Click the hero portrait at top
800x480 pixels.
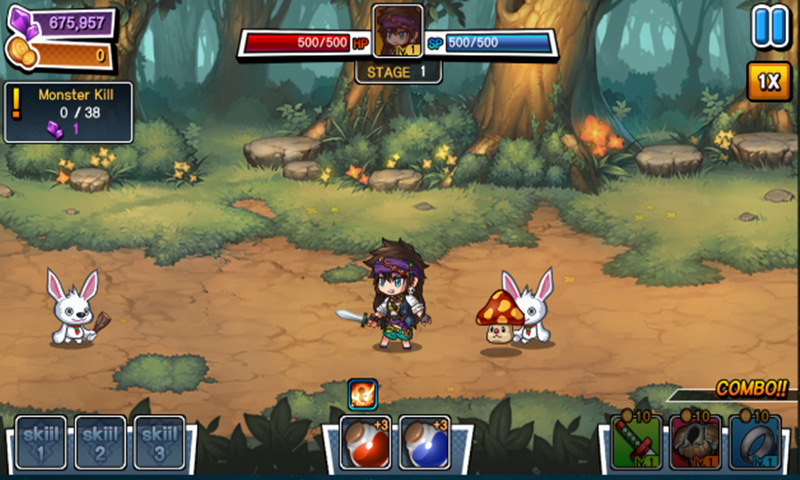pyautogui.click(x=397, y=30)
